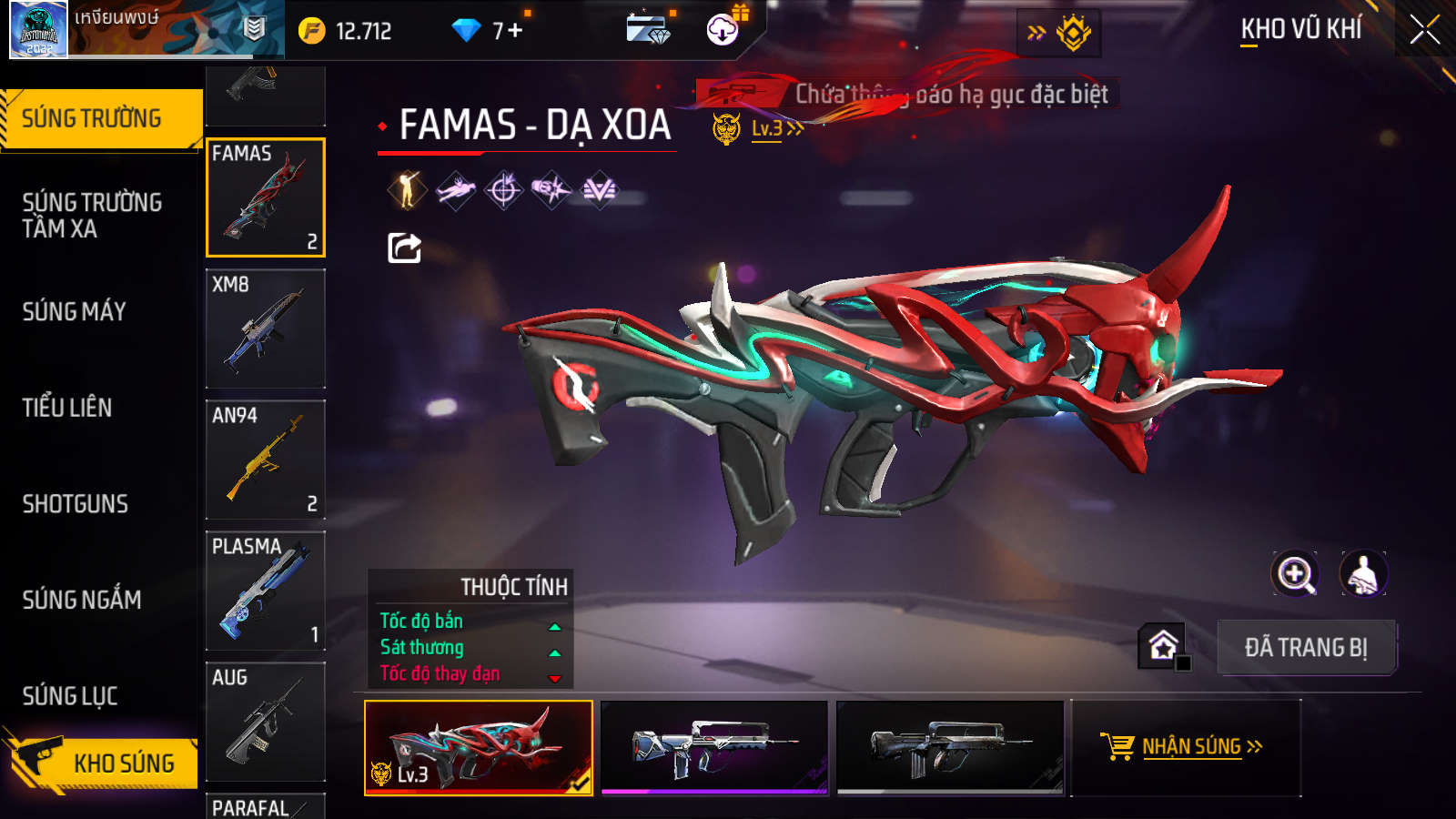Choose the AN94 weapon tile
The height and width of the screenshot is (819, 1456).
pos(266,460)
